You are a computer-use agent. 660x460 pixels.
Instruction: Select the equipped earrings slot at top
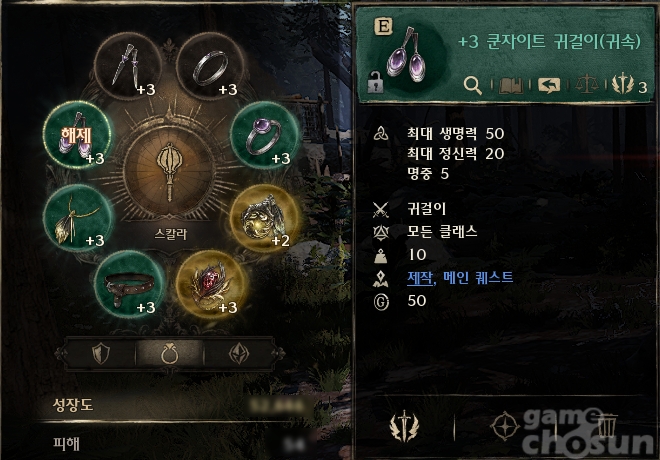tap(128, 67)
